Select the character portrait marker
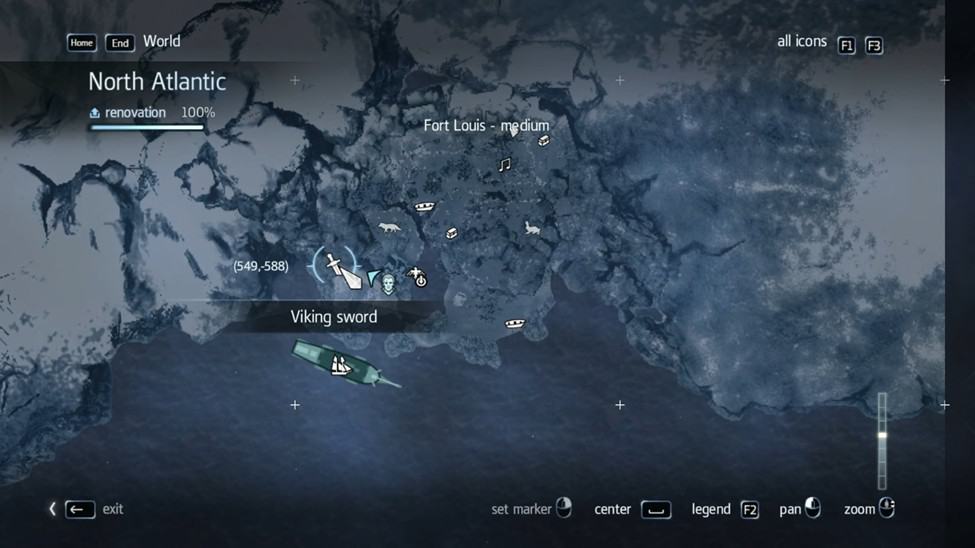 [388, 284]
